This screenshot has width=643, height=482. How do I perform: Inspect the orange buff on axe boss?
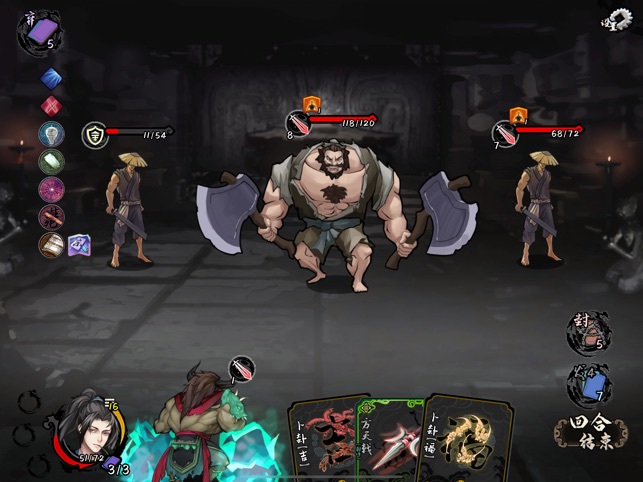[x=310, y=103]
